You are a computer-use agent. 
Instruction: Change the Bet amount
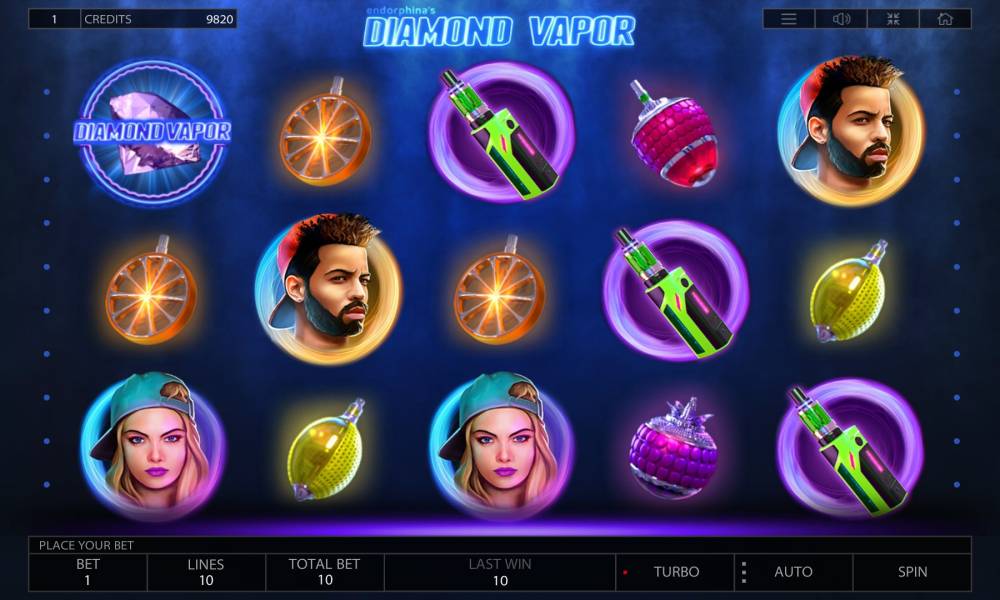pos(88,572)
